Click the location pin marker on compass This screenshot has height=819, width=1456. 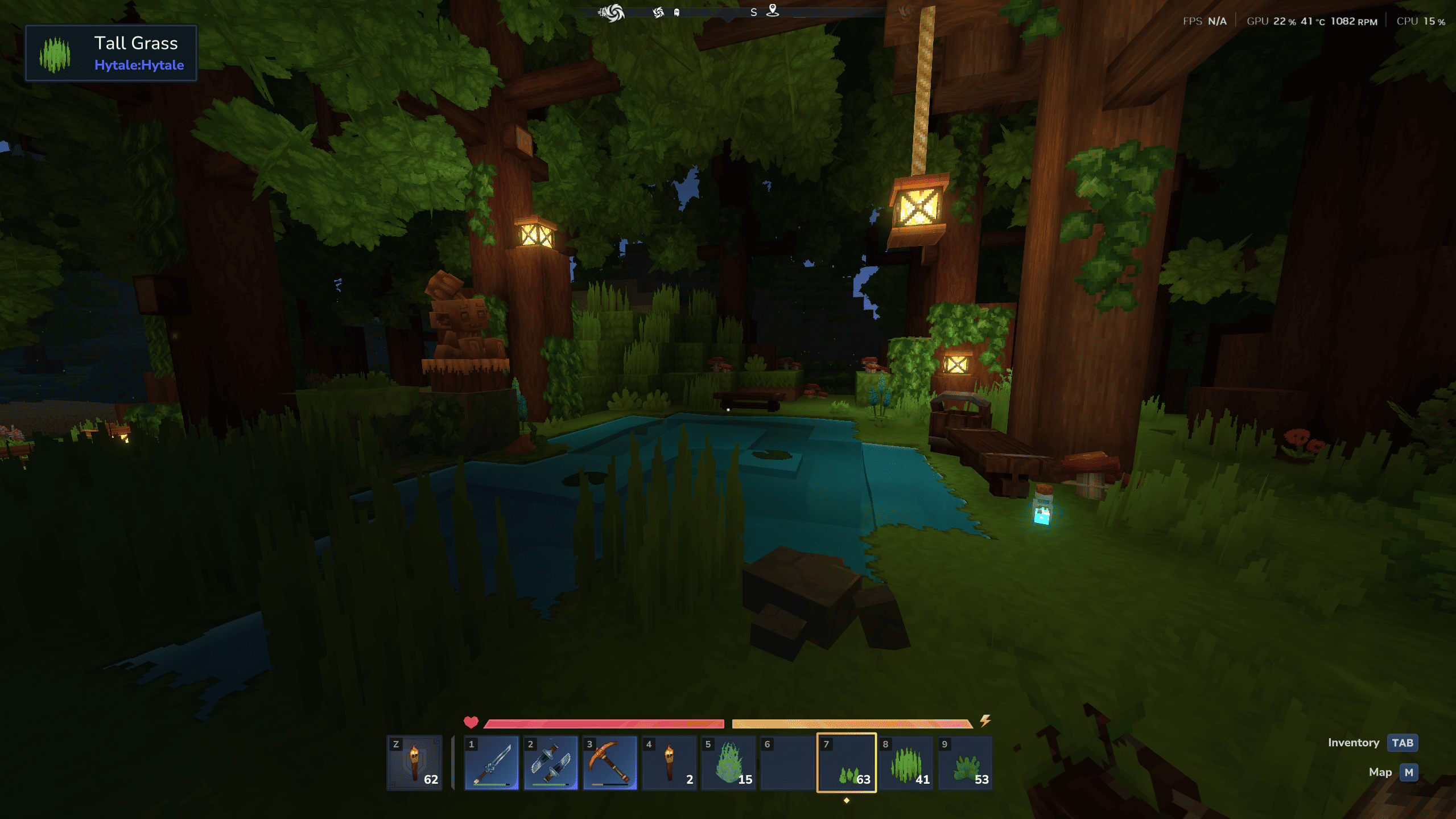click(x=772, y=10)
